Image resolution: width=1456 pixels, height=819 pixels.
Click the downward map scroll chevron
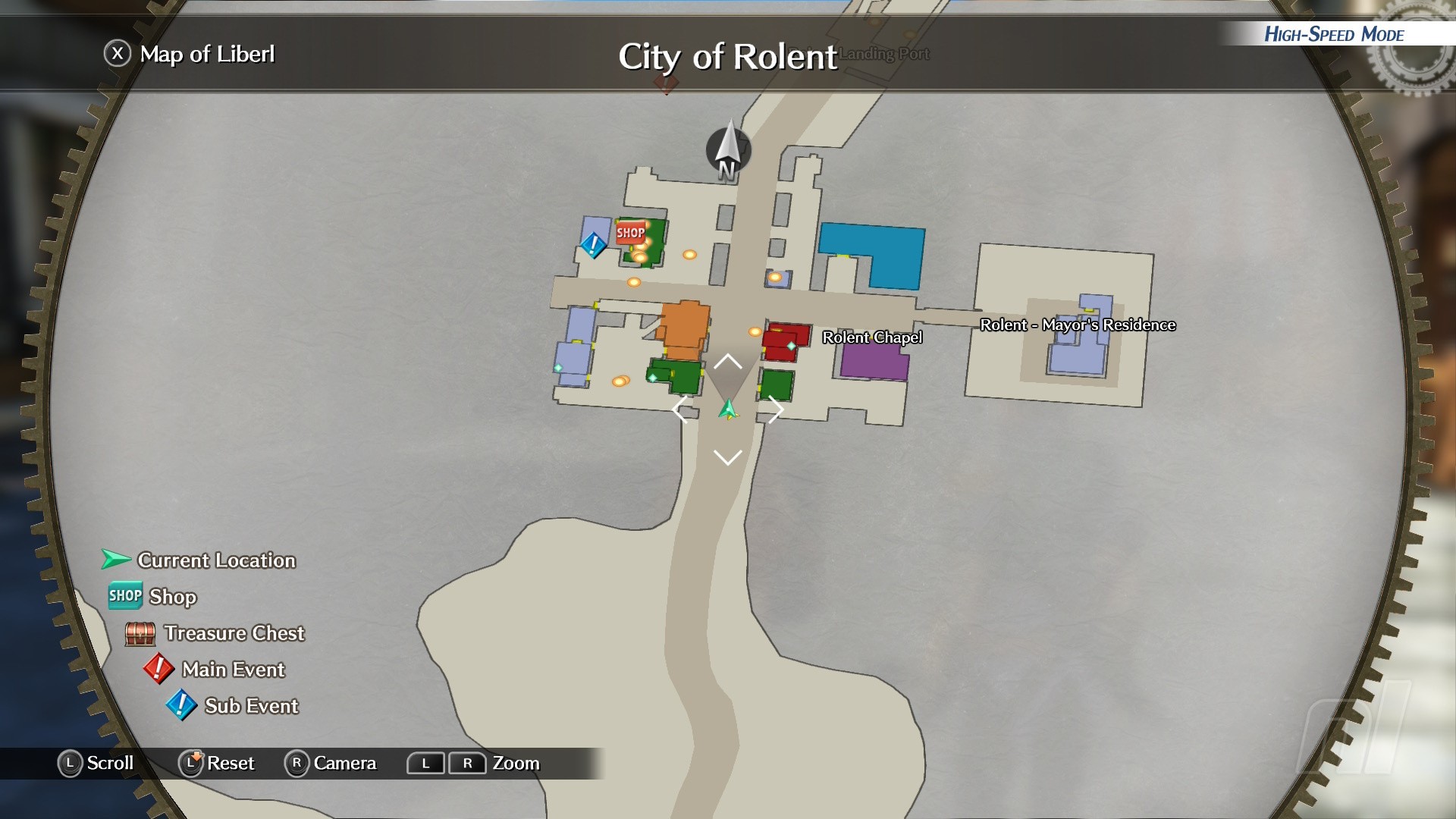coord(728,457)
